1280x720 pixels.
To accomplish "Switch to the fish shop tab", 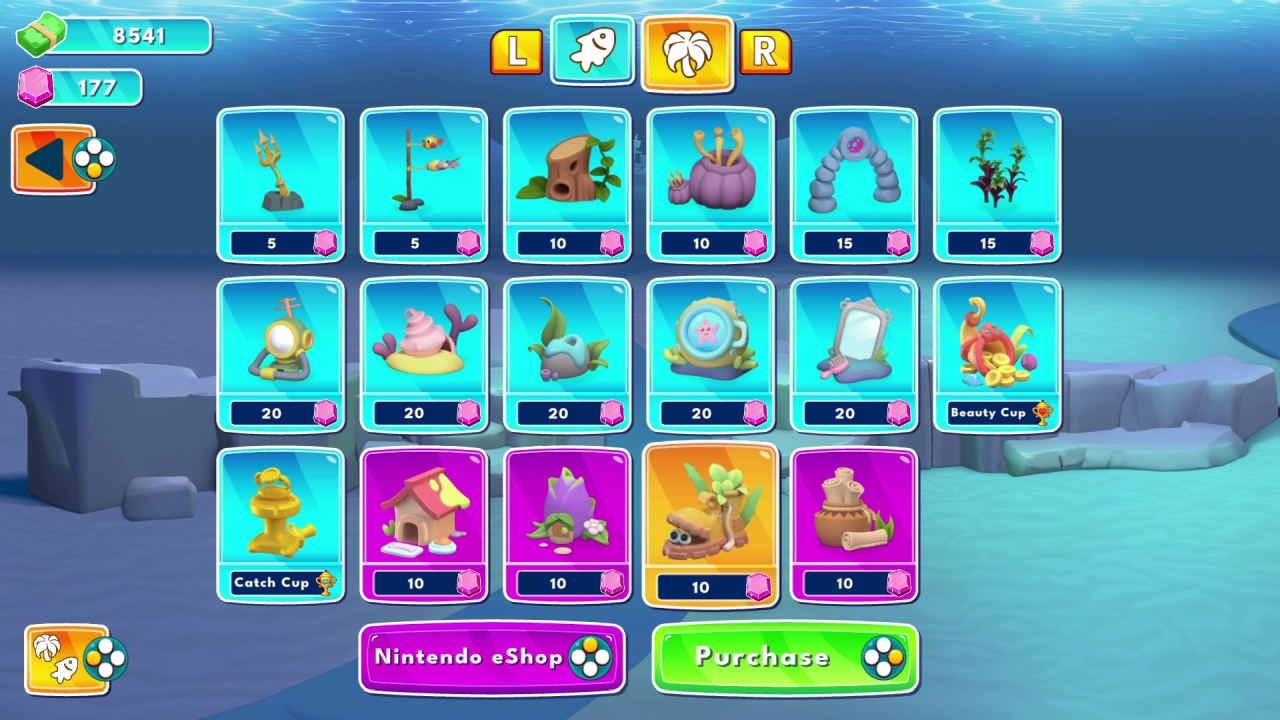I will click(x=591, y=52).
